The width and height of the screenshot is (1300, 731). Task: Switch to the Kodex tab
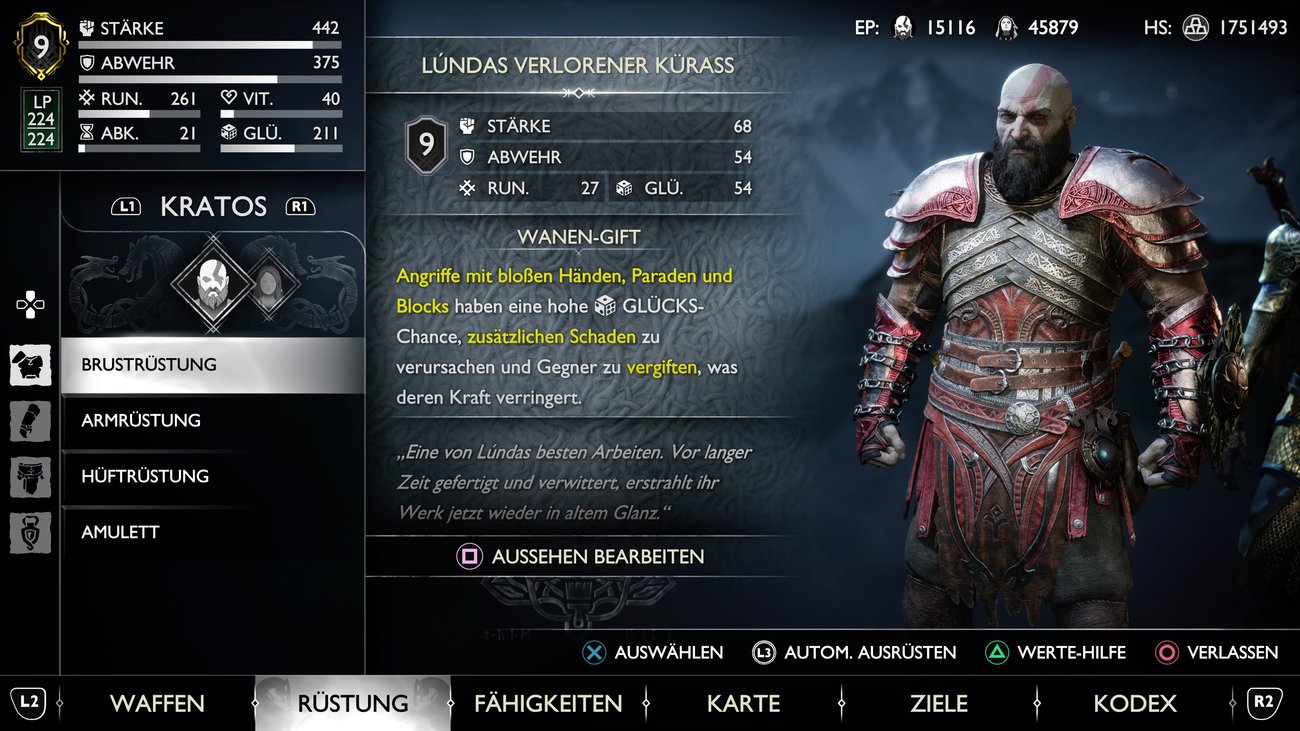point(1134,703)
